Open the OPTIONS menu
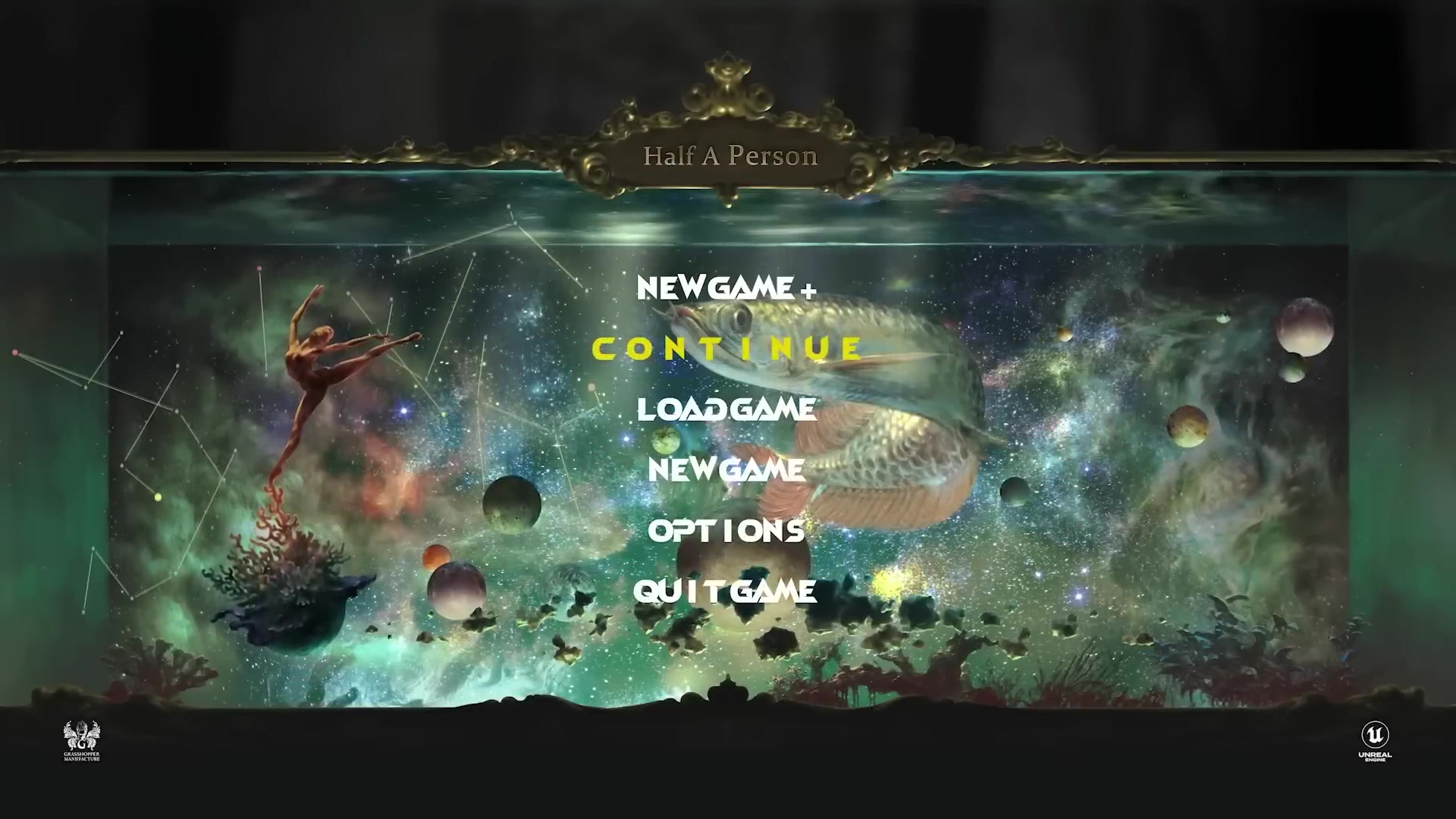The width and height of the screenshot is (1456, 819). tap(726, 530)
